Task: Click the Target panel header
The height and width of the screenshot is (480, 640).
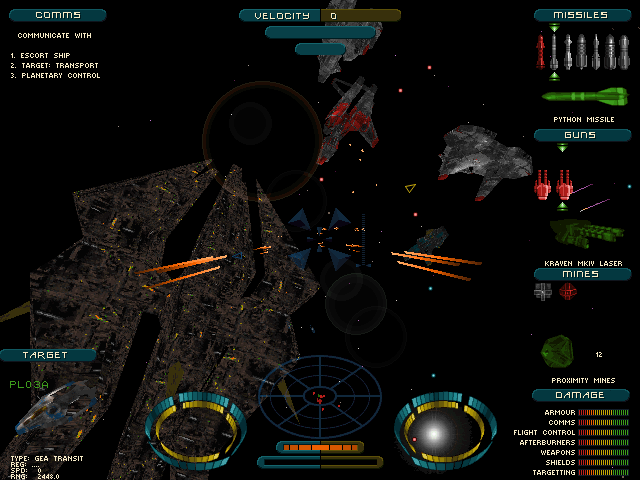Action: 48,355
